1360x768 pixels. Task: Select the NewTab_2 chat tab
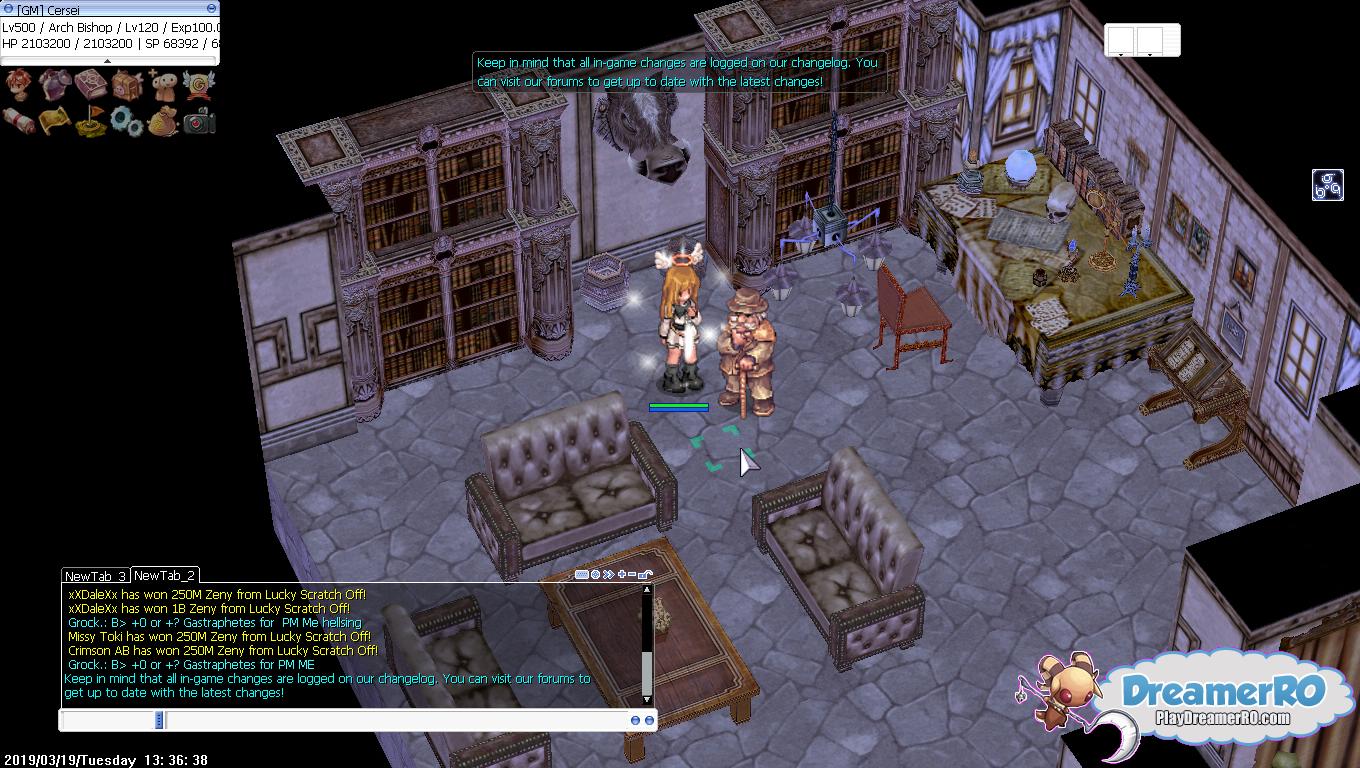tap(164, 575)
